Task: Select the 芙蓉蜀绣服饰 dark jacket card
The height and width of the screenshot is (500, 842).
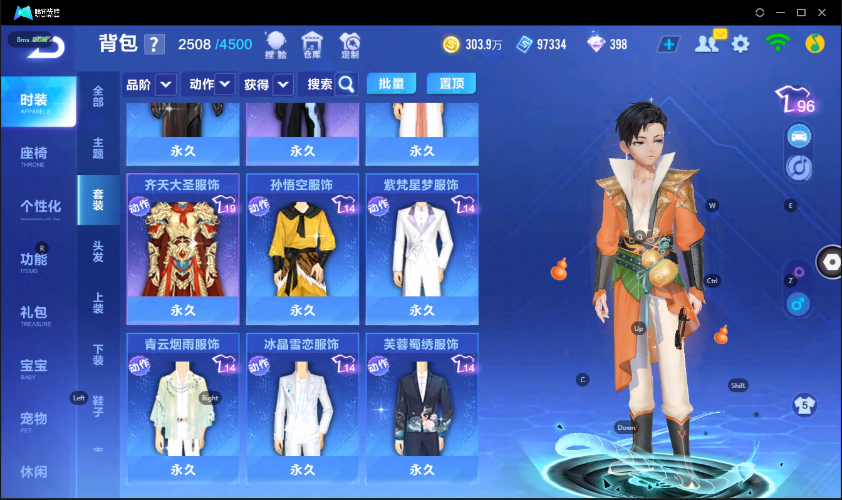Action: click(422, 407)
